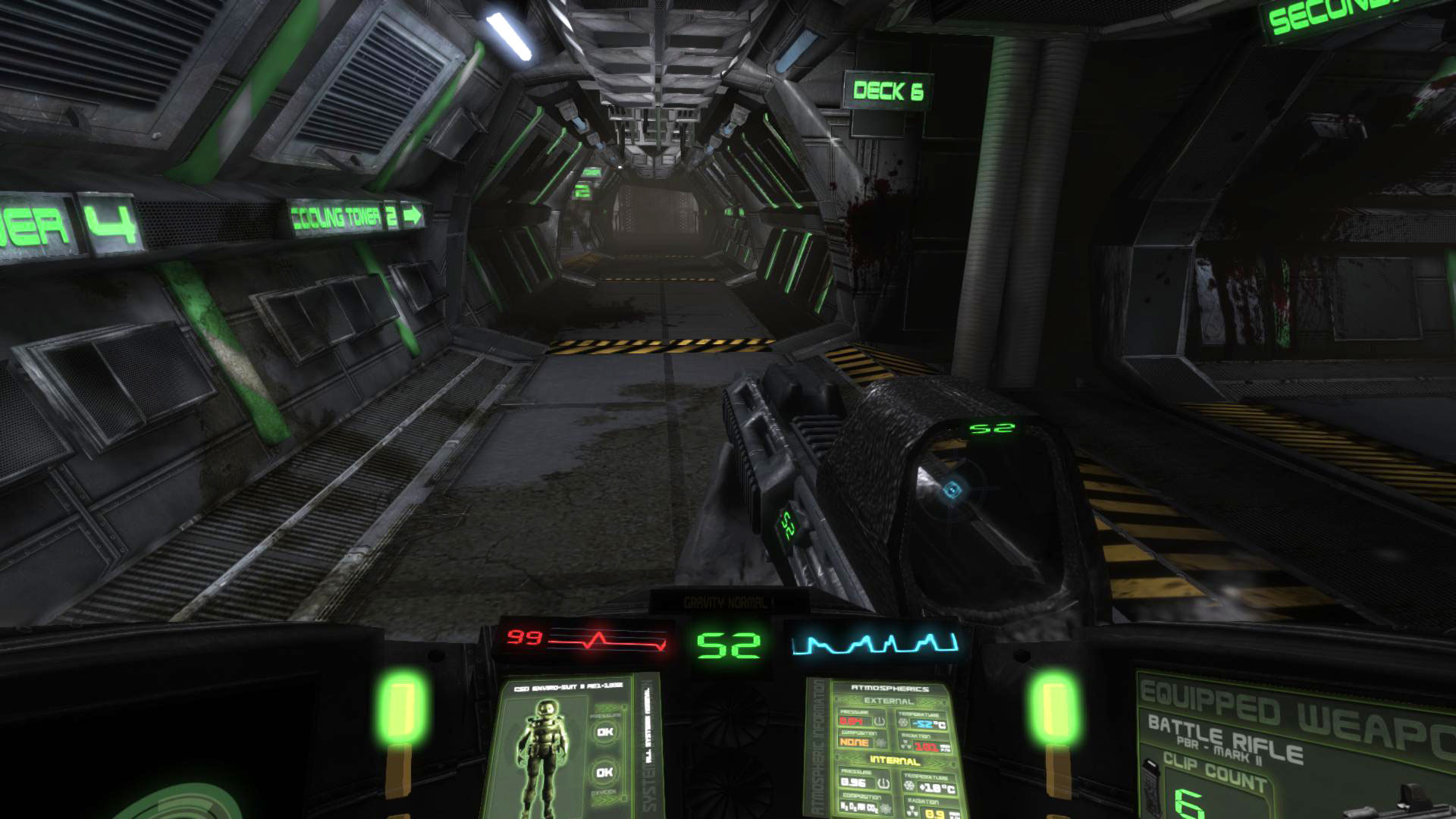The image size is (1456, 819).
Task: Toggle the Pressure OK indicator on the suit panel
Action: pyautogui.click(x=604, y=732)
